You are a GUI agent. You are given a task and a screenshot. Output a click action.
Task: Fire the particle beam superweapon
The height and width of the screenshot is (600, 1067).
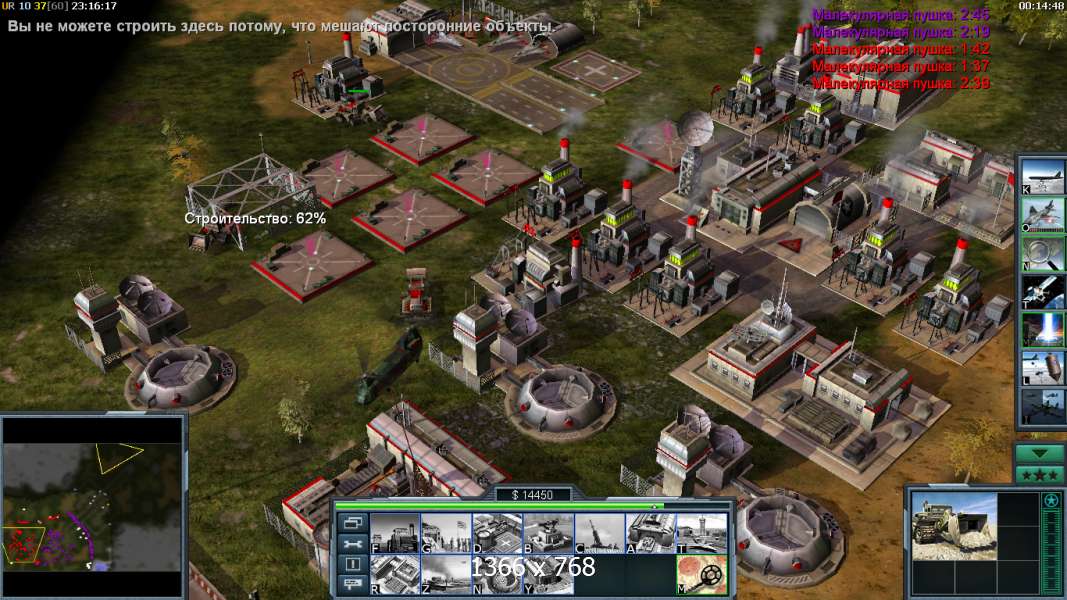[x=1042, y=329]
